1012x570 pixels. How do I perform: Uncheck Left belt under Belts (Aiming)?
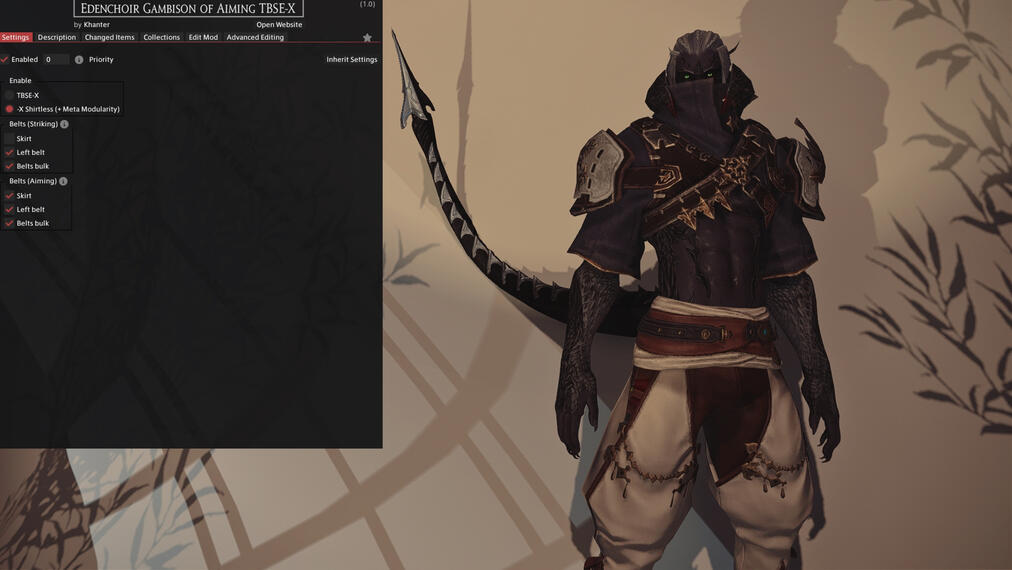[x=10, y=210]
